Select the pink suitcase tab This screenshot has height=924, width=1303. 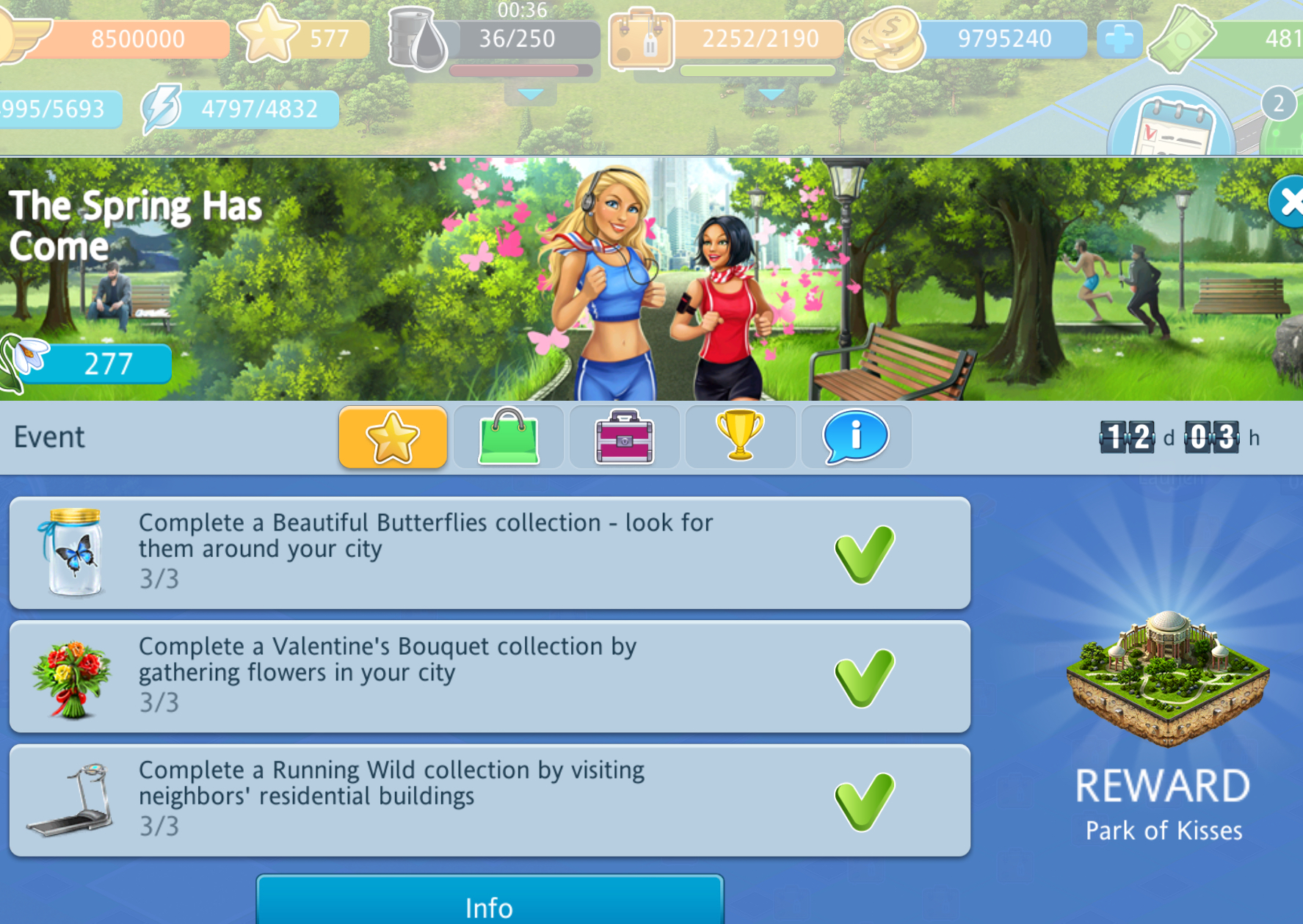(624, 437)
